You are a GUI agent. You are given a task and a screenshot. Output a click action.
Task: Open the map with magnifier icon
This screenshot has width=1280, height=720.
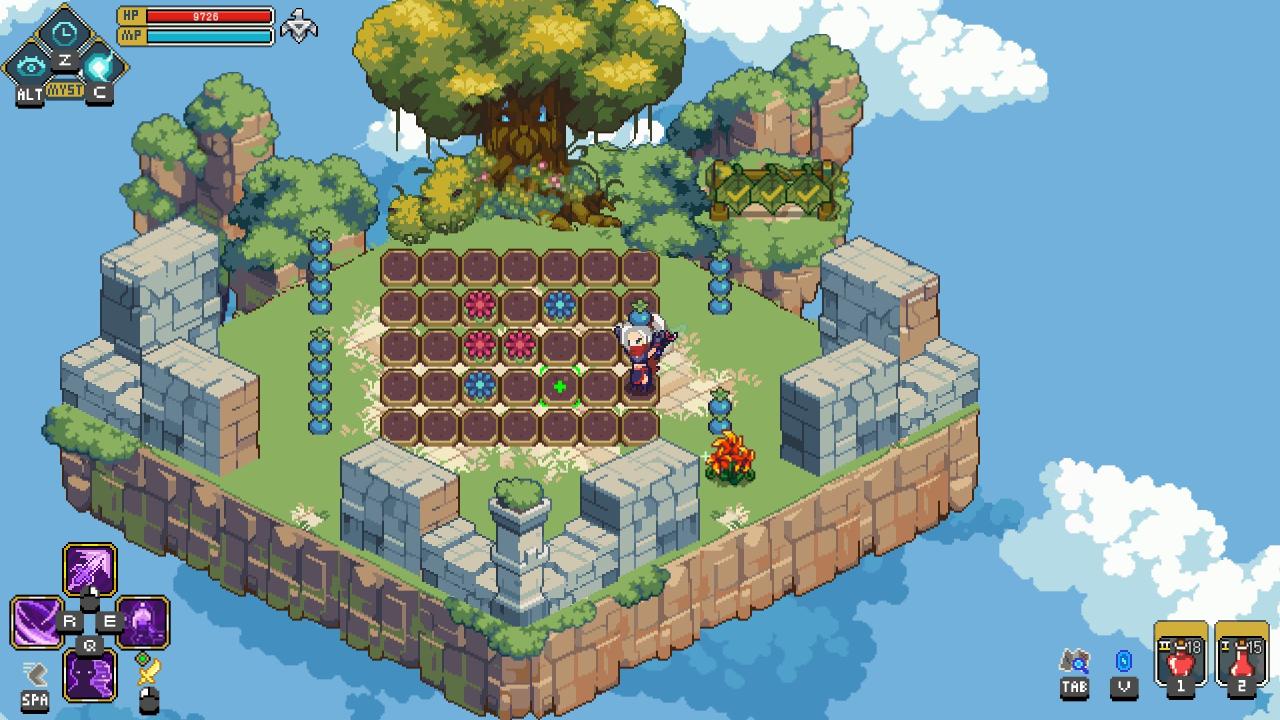tap(1075, 662)
